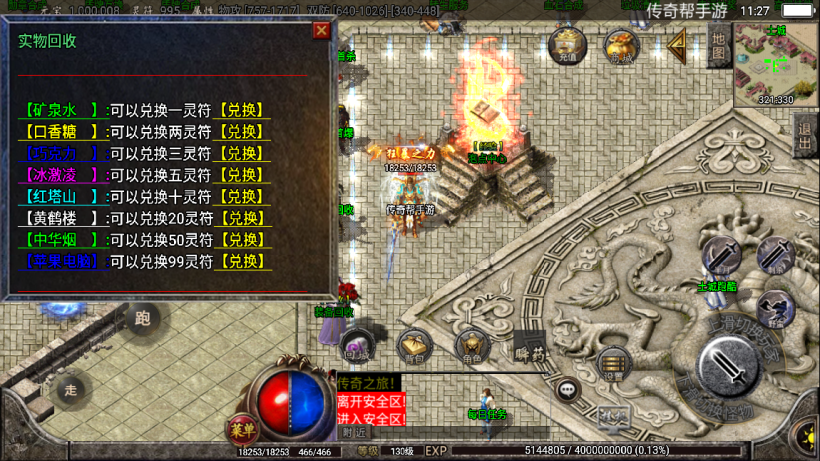The image size is (820, 461).
Task: Click the 土城 minimap
Action: [x=776, y=62]
